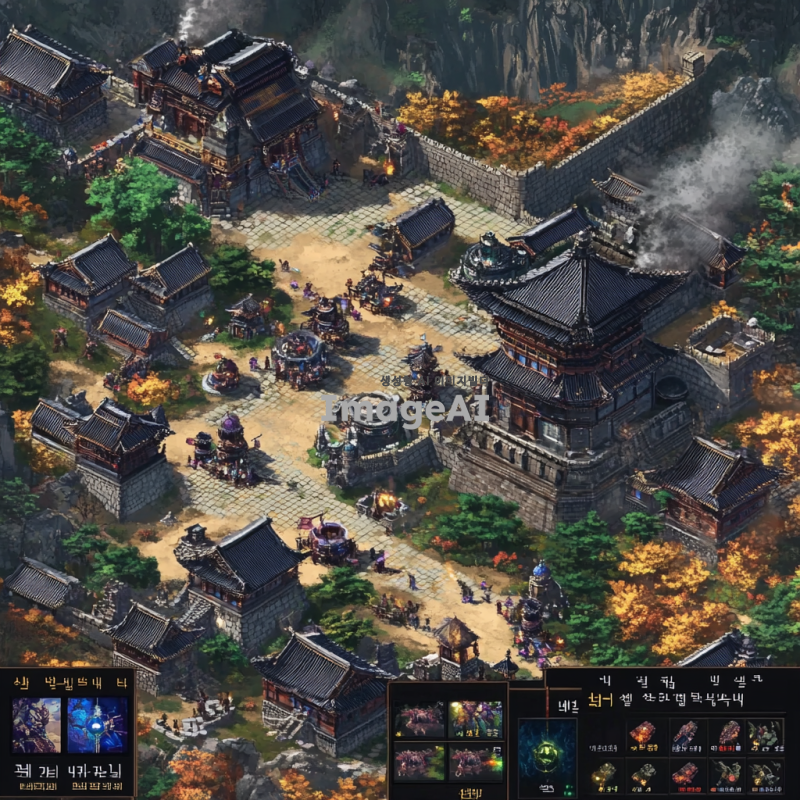
Task: Select the blue glowing orb portrait
Action: pyautogui.click(x=97, y=725)
